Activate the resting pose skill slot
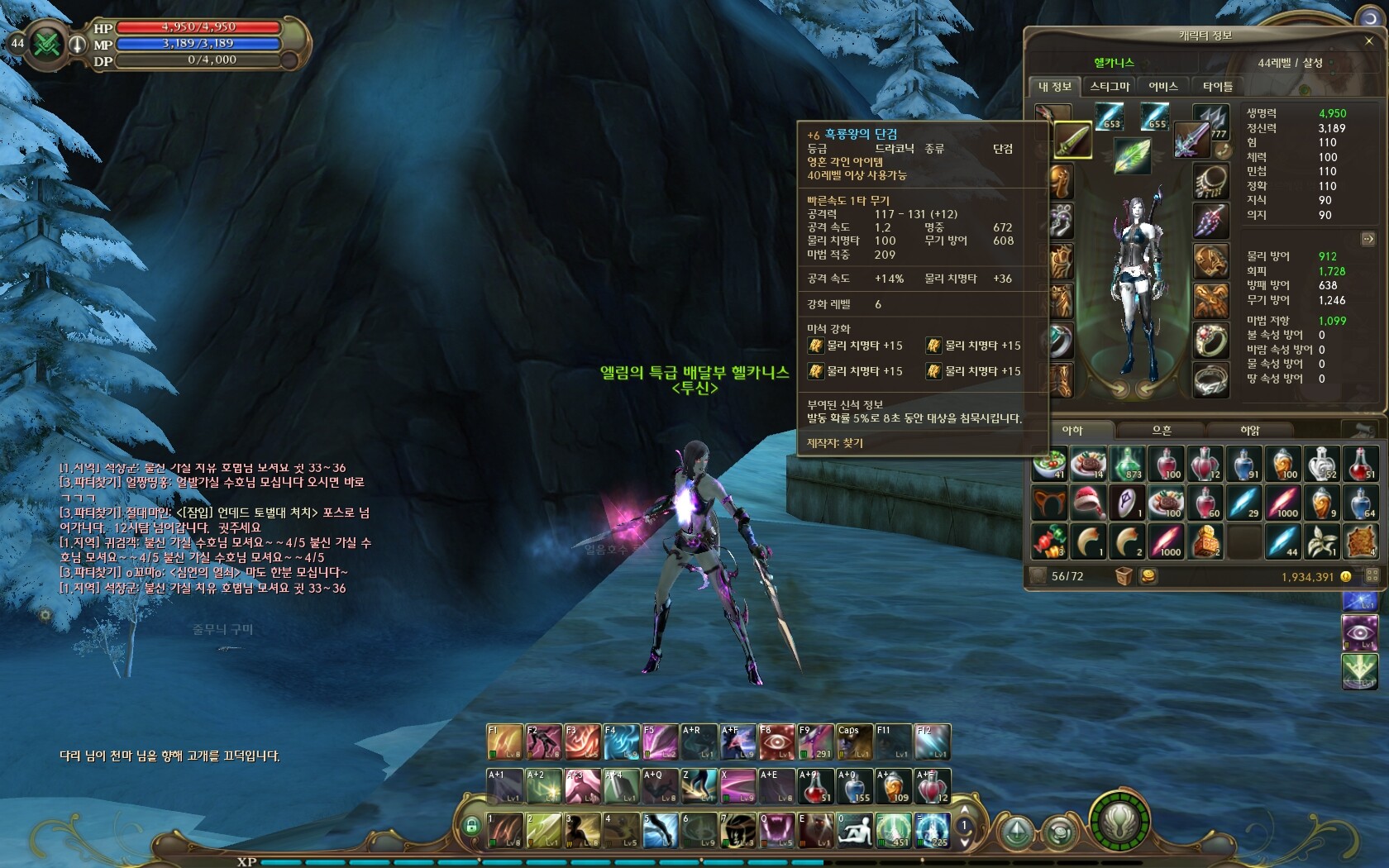Screen dimensions: 1389x868 (x=854, y=830)
